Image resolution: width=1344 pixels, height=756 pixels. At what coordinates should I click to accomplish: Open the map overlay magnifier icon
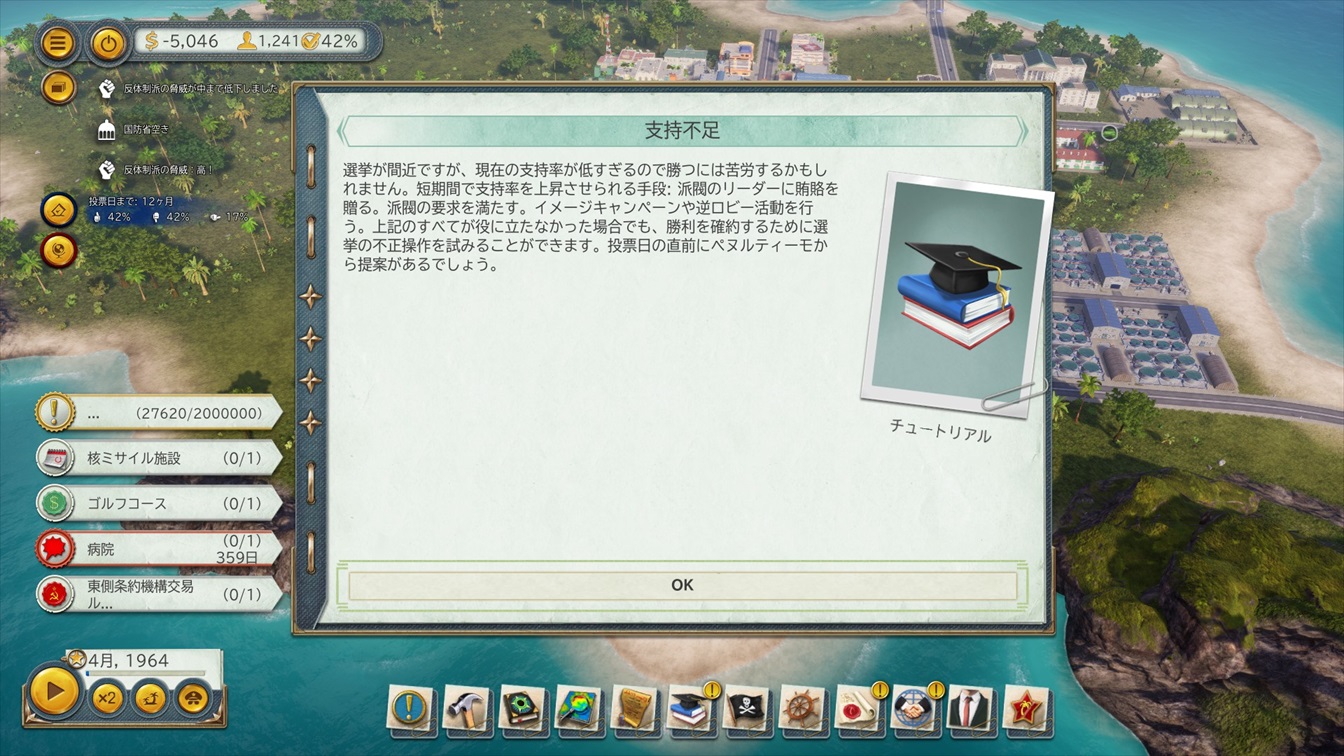[x=578, y=709]
